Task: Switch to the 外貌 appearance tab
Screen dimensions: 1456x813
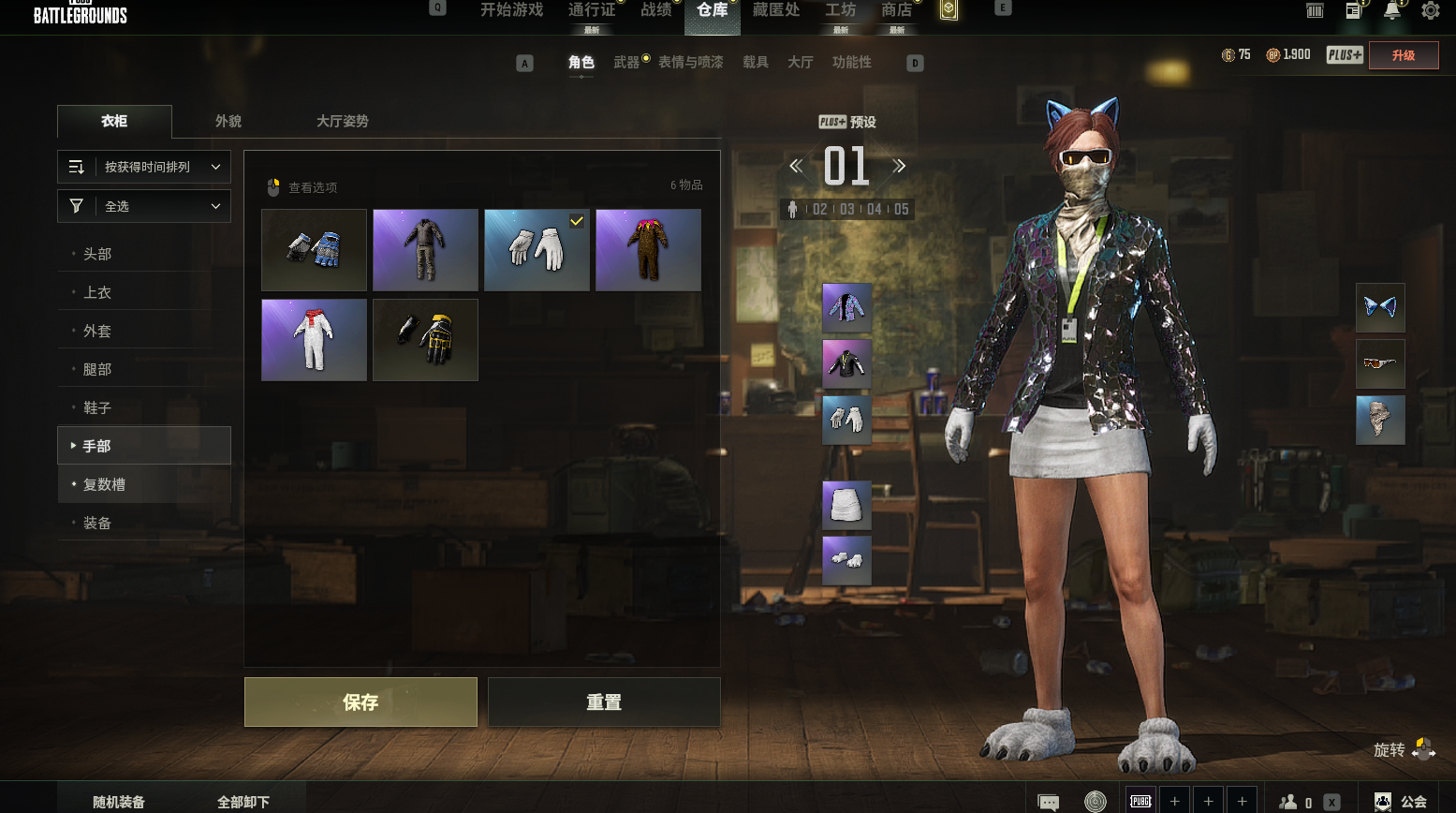Action: tap(228, 121)
